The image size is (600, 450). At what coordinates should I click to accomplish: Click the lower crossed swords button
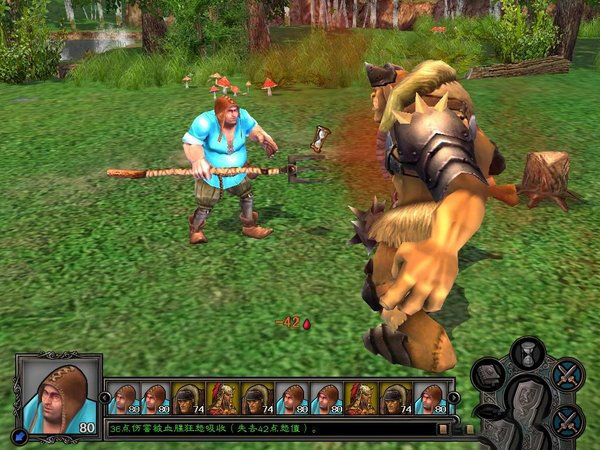pyautogui.click(x=567, y=420)
